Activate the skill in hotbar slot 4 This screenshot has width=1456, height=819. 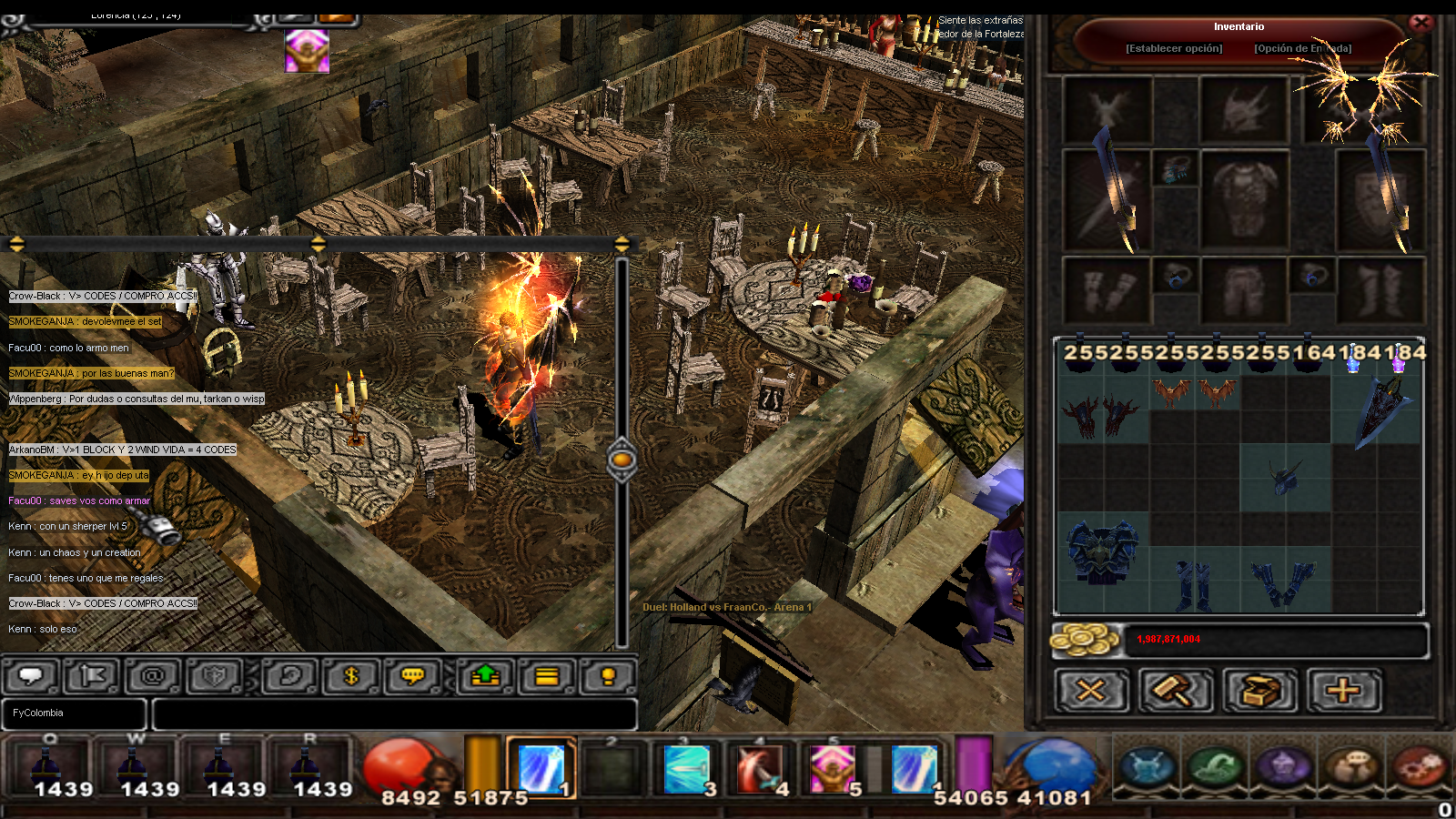[760, 768]
